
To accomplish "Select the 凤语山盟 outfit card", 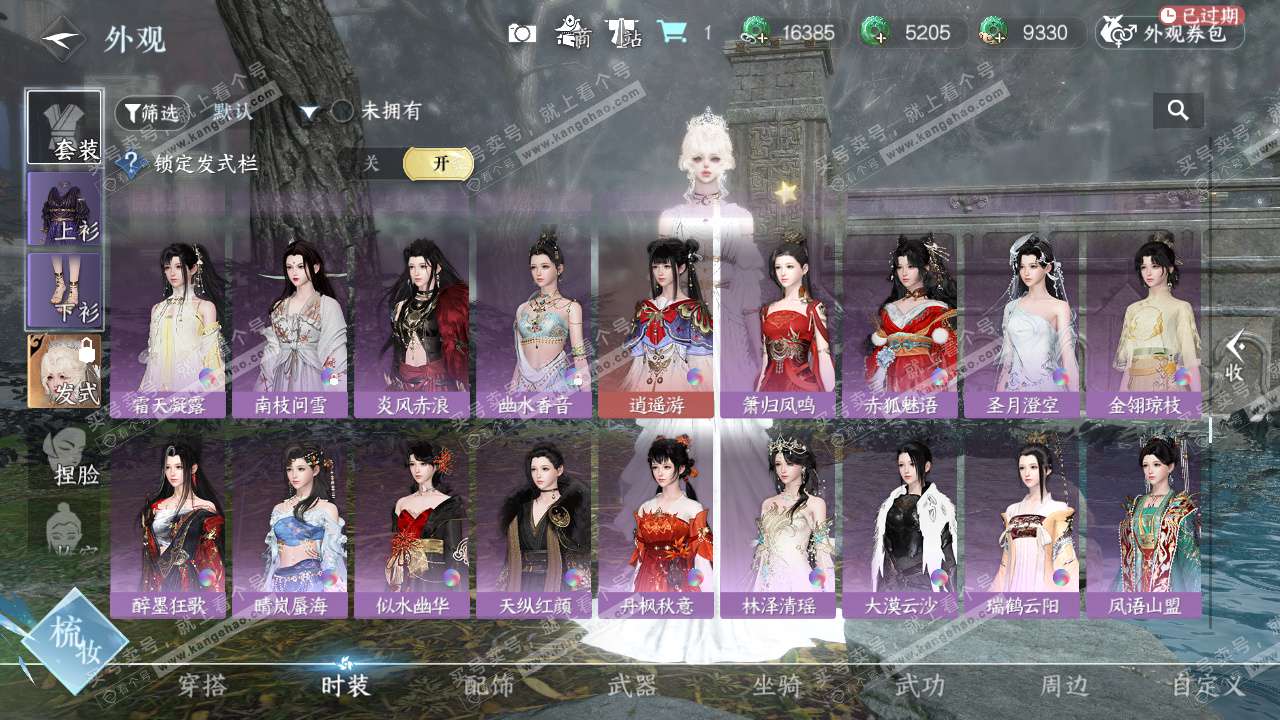I will click(1144, 527).
